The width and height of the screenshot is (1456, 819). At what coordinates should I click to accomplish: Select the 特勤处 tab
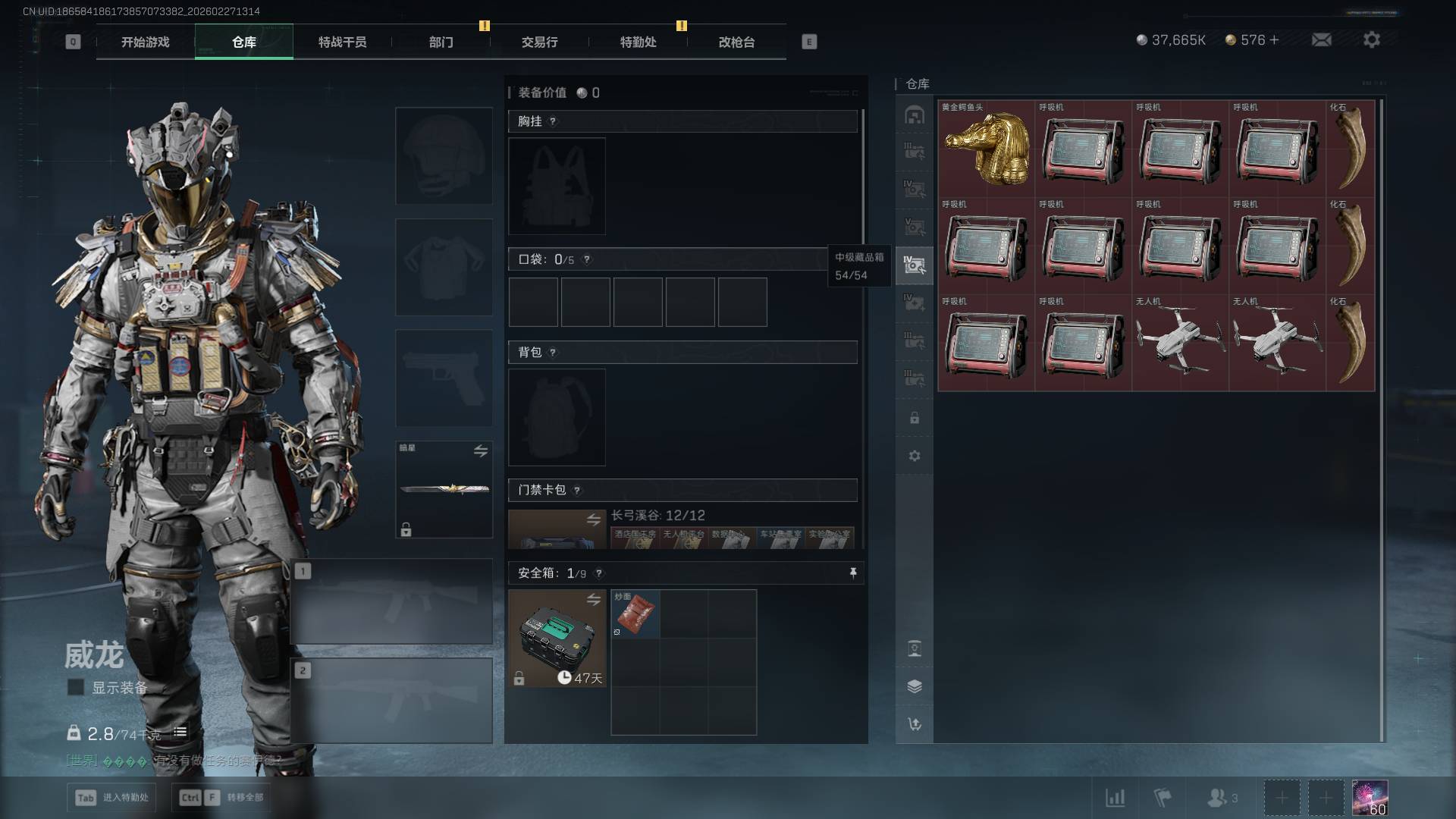coord(638,42)
